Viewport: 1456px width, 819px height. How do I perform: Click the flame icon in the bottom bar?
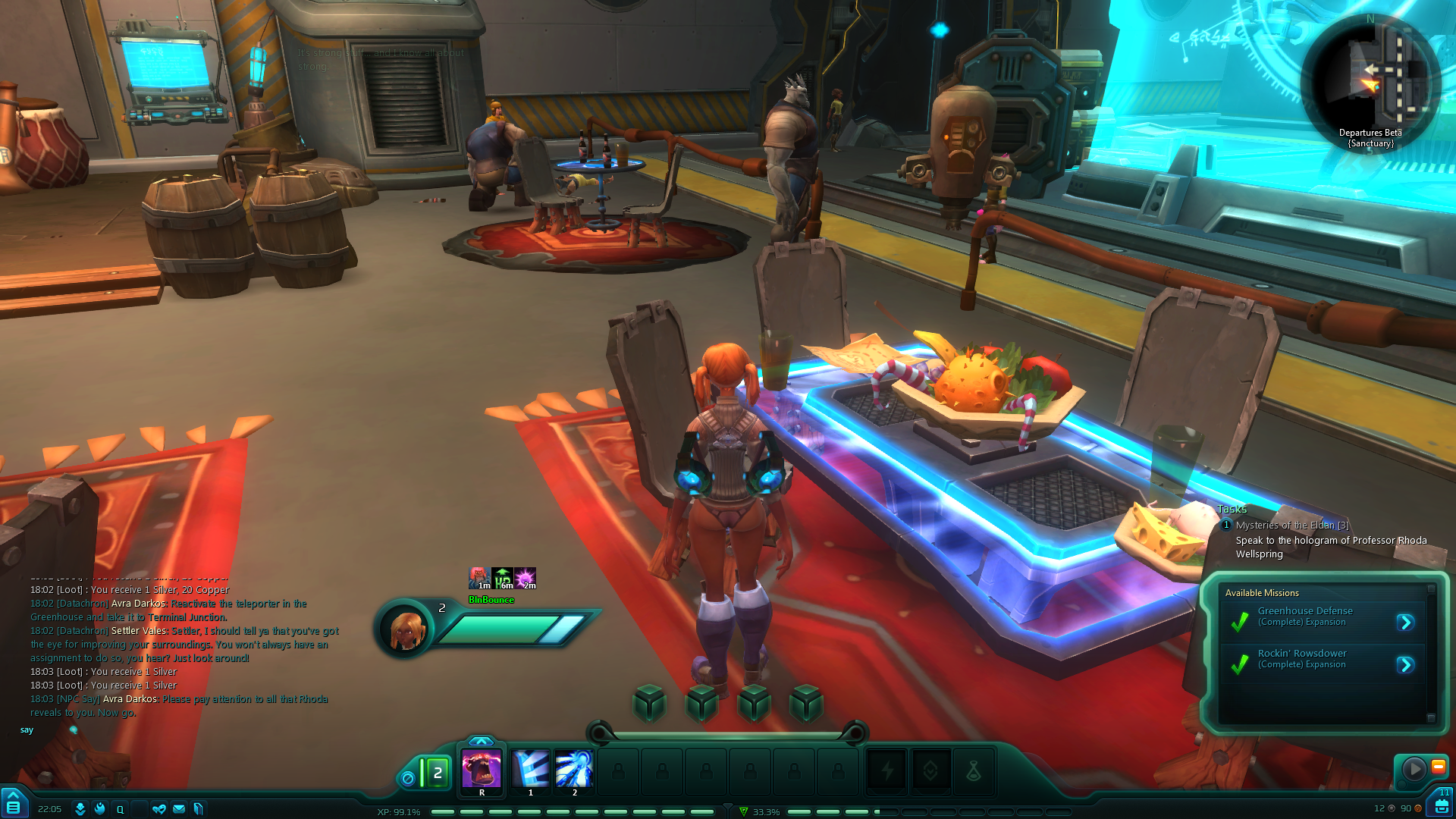pos(99,809)
